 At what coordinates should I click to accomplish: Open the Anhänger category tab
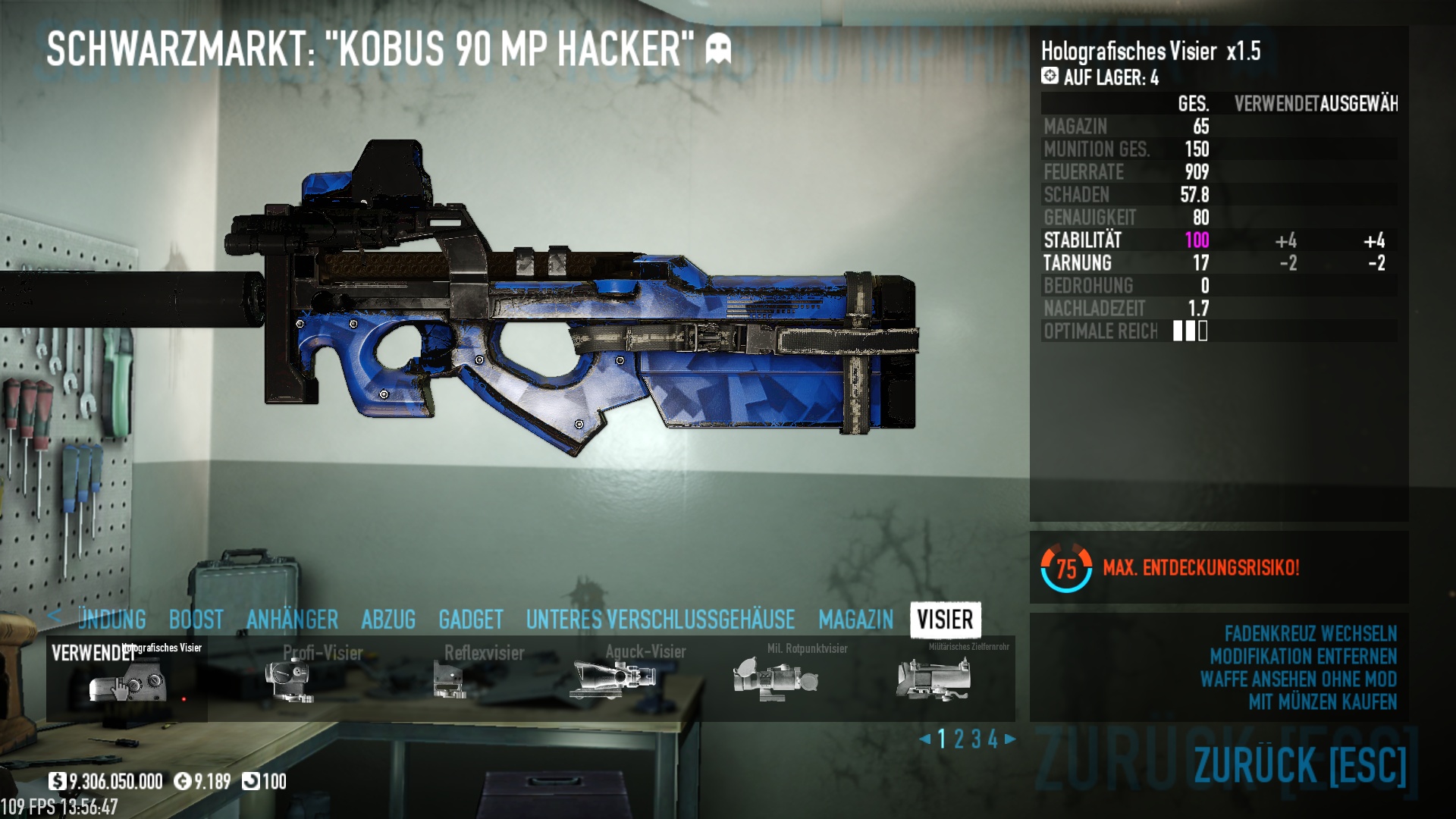click(292, 620)
